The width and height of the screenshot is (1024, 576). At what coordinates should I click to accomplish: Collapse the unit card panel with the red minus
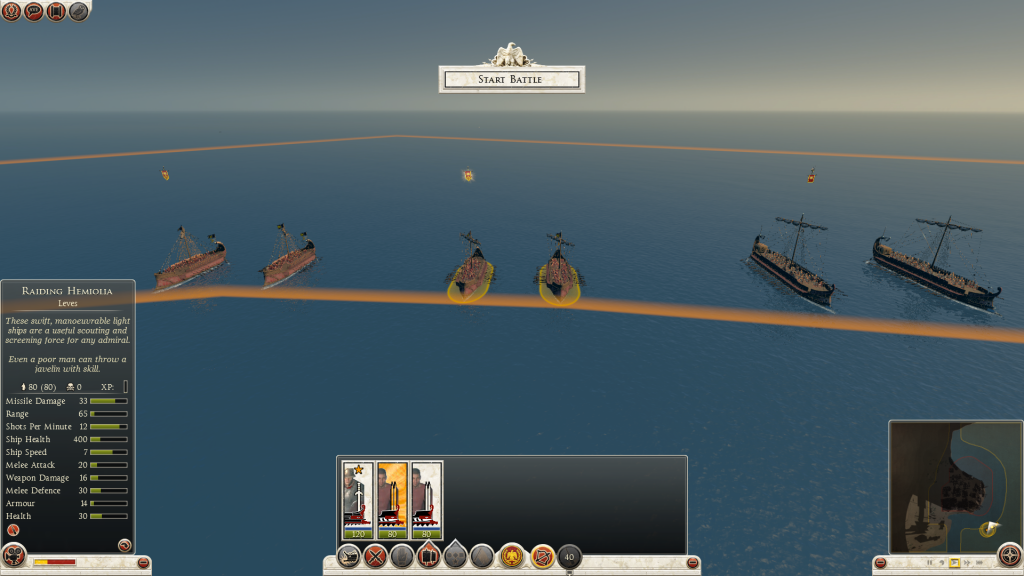[x=693, y=564]
